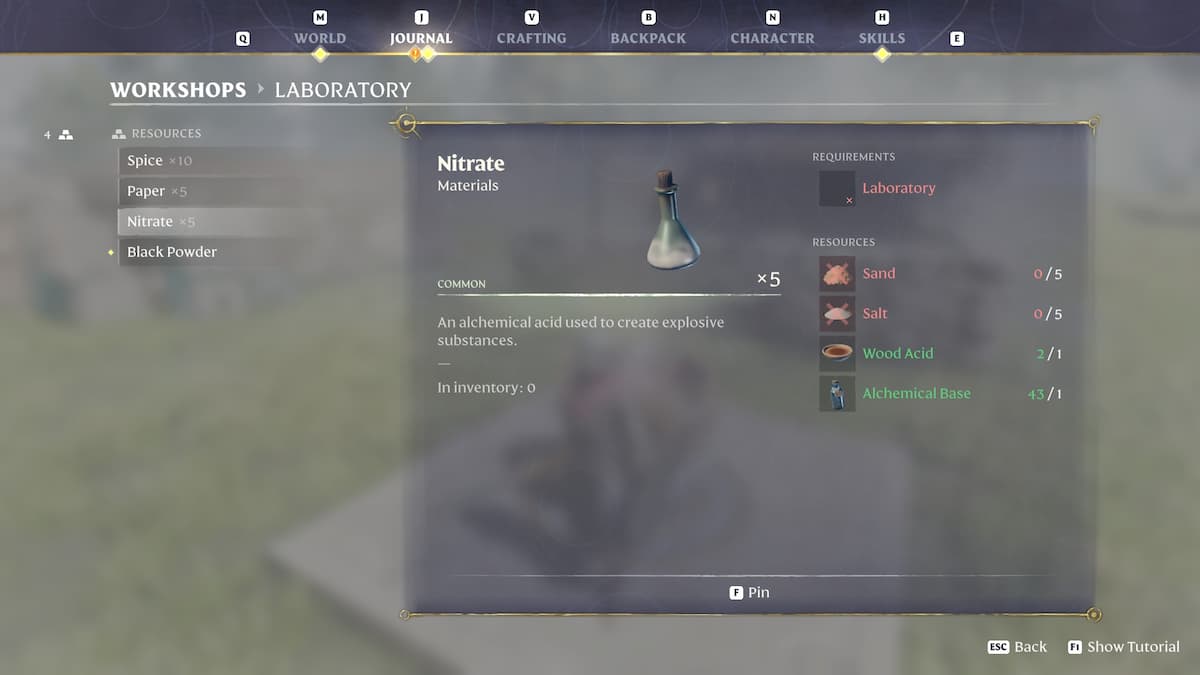1200x675 pixels.
Task: Open the Black Powder recipe
Action: pyautogui.click(x=172, y=252)
